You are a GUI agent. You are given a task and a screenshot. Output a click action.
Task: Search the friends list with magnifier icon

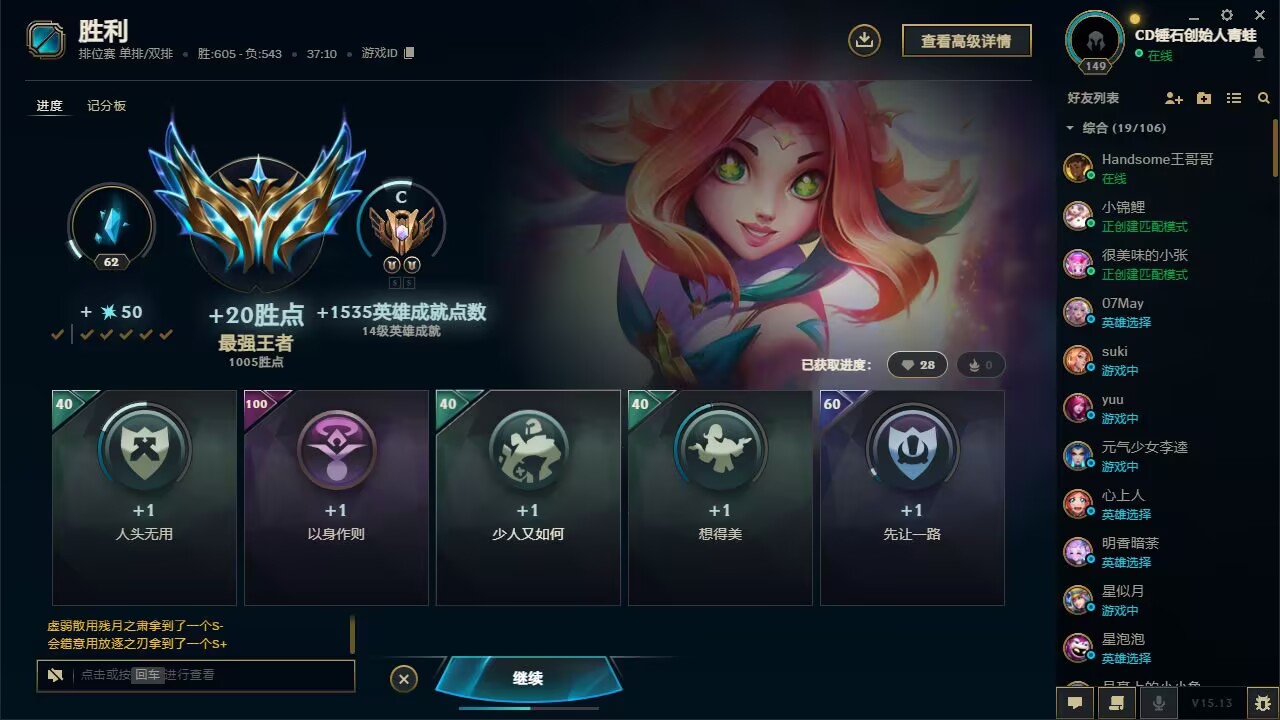pyautogui.click(x=1264, y=98)
